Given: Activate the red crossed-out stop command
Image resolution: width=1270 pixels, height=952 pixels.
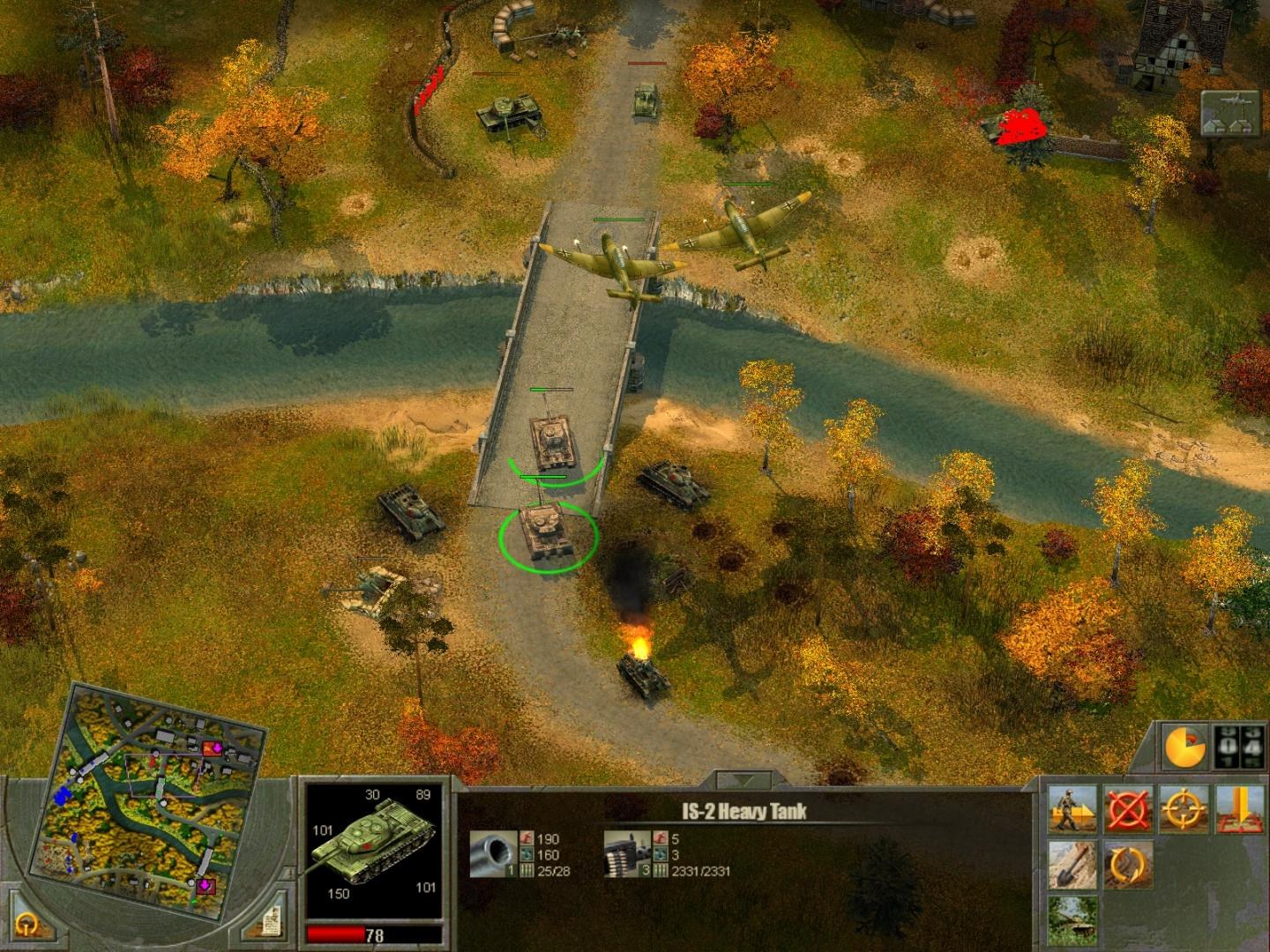Looking at the screenshot, I should click(1128, 809).
